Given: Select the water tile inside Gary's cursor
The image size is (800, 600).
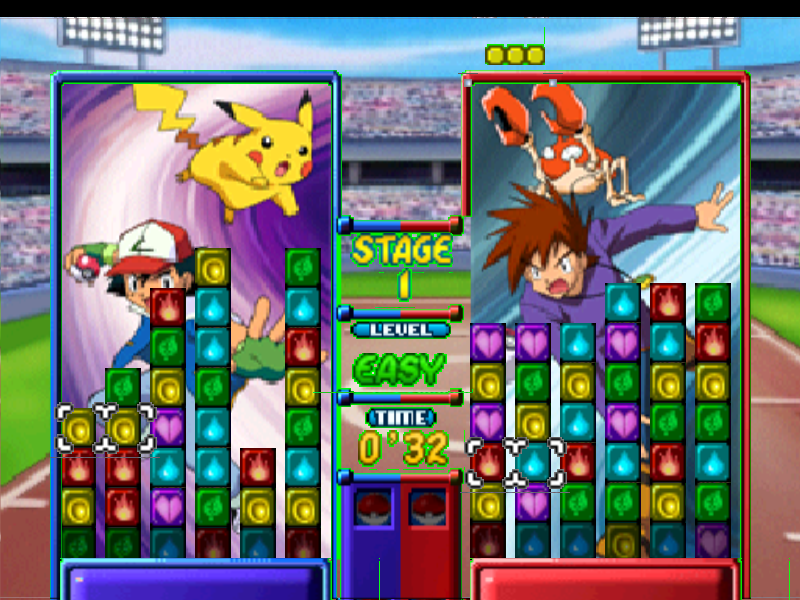Looking at the screenshot, I should pyautogui.click(x=534, y=462).
